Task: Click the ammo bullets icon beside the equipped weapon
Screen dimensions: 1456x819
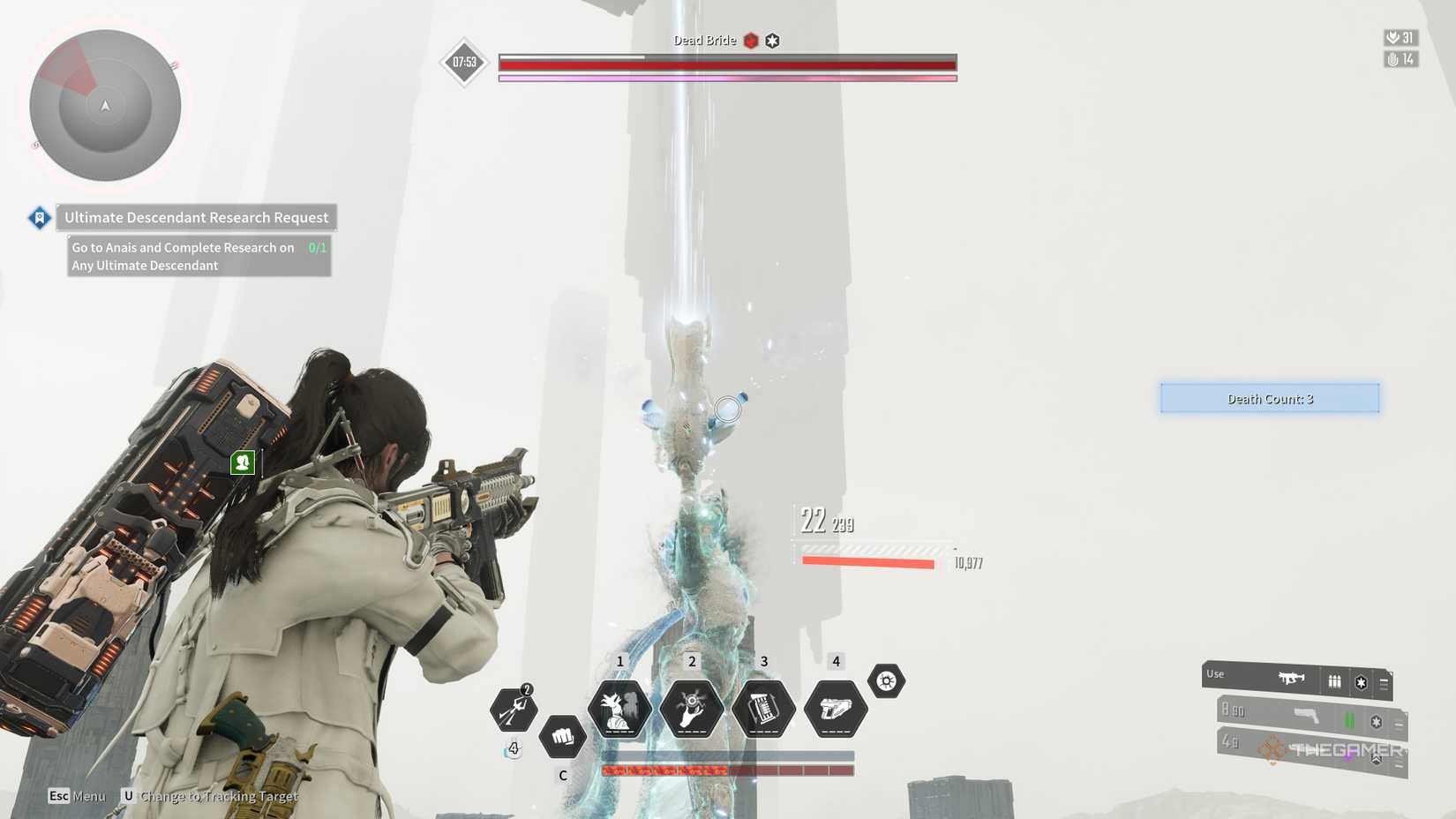Action: (1334, 681)
